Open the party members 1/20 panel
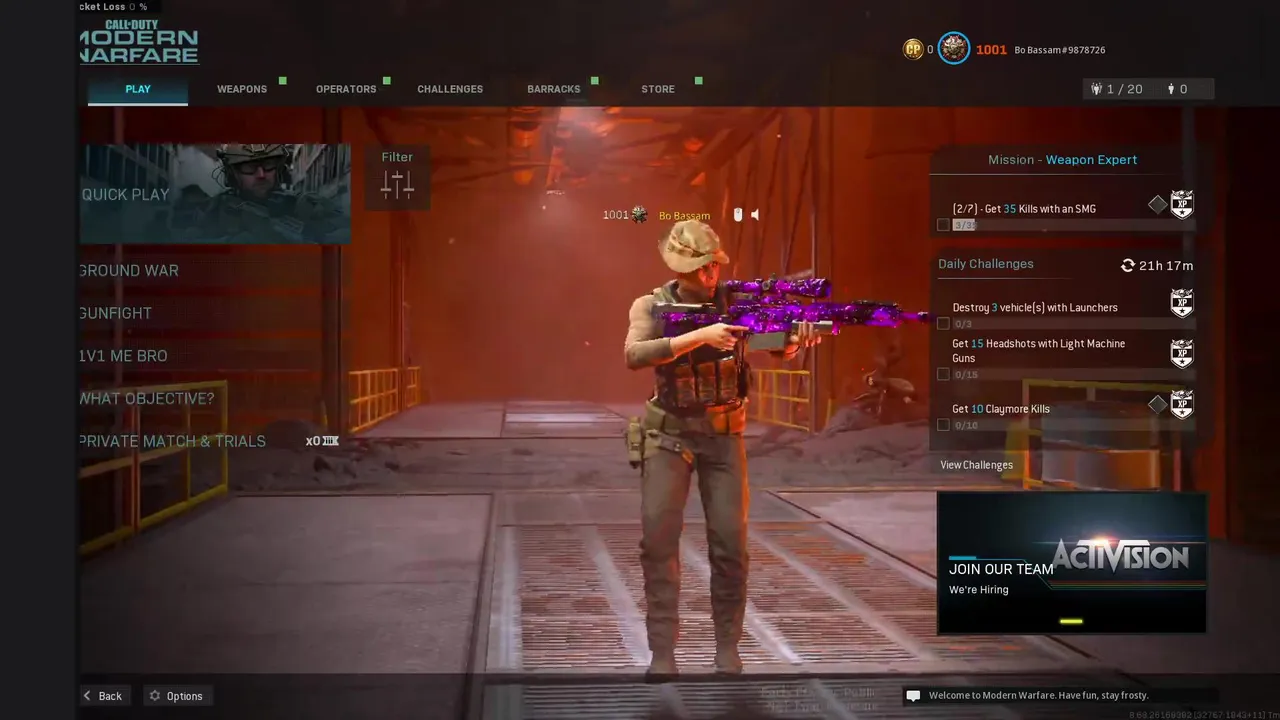The width and height of the screenshot is (1280, 720). [x=1117, y=89]
